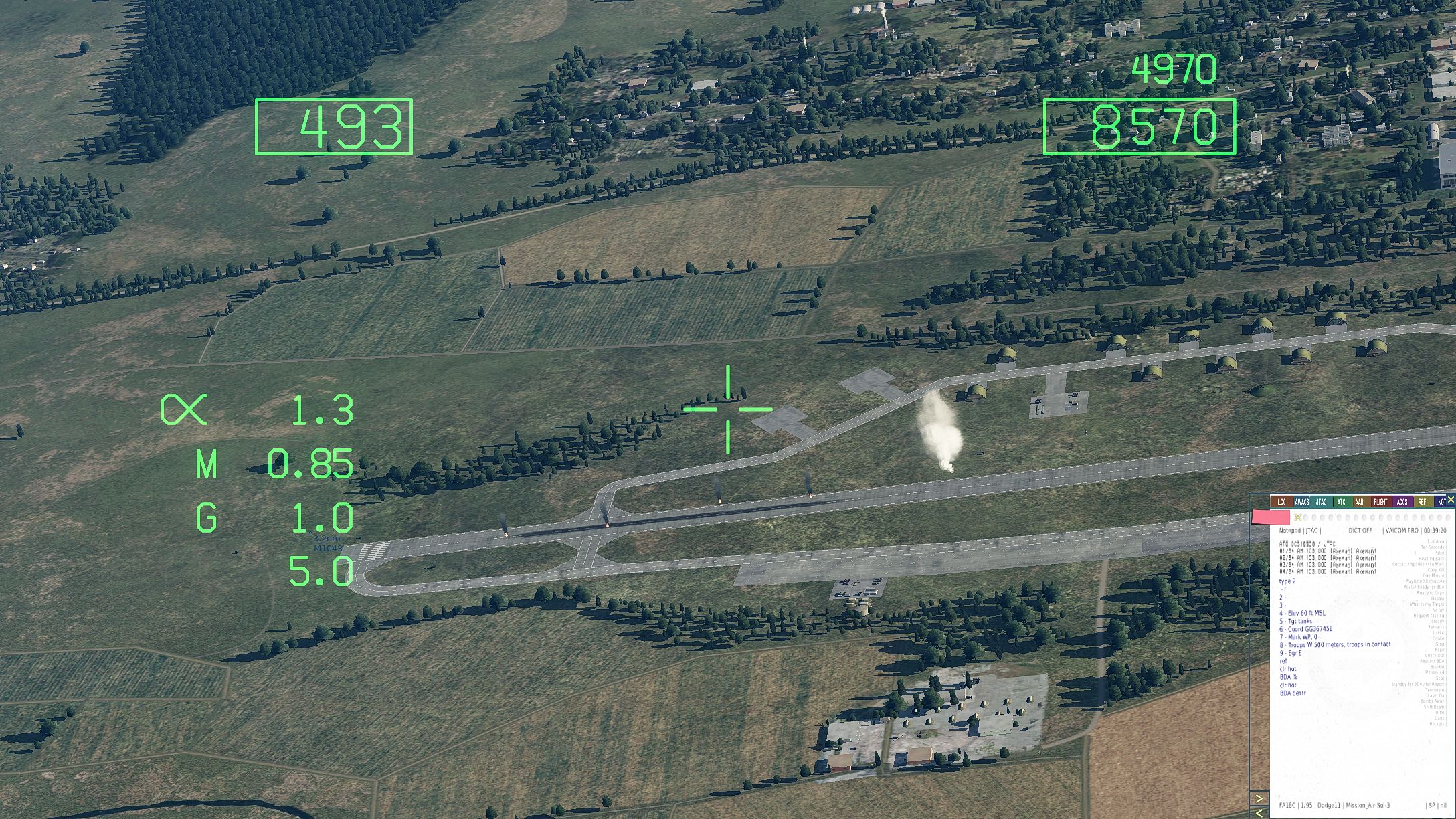Click the yellow previous-page chevron
The width and height of the screenshot is (1456, 819).
pos(1259,814)
